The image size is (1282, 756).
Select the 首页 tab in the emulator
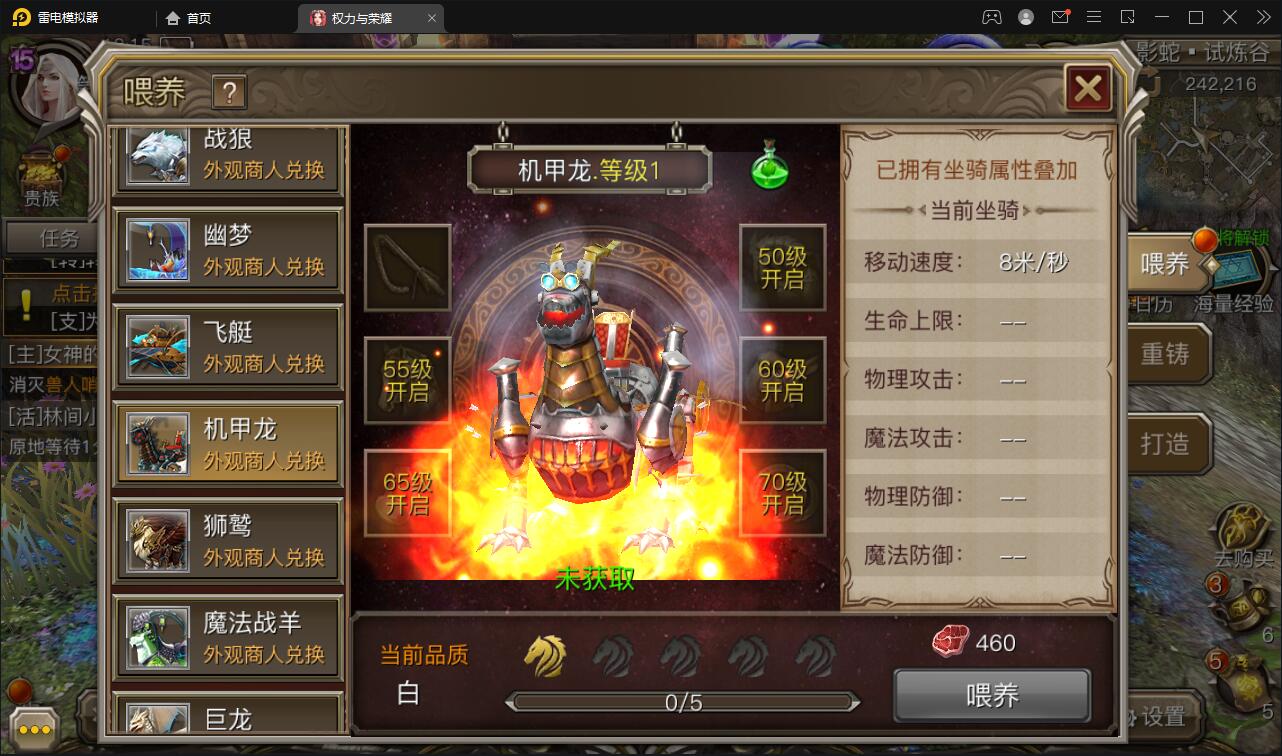pos(191,17)
